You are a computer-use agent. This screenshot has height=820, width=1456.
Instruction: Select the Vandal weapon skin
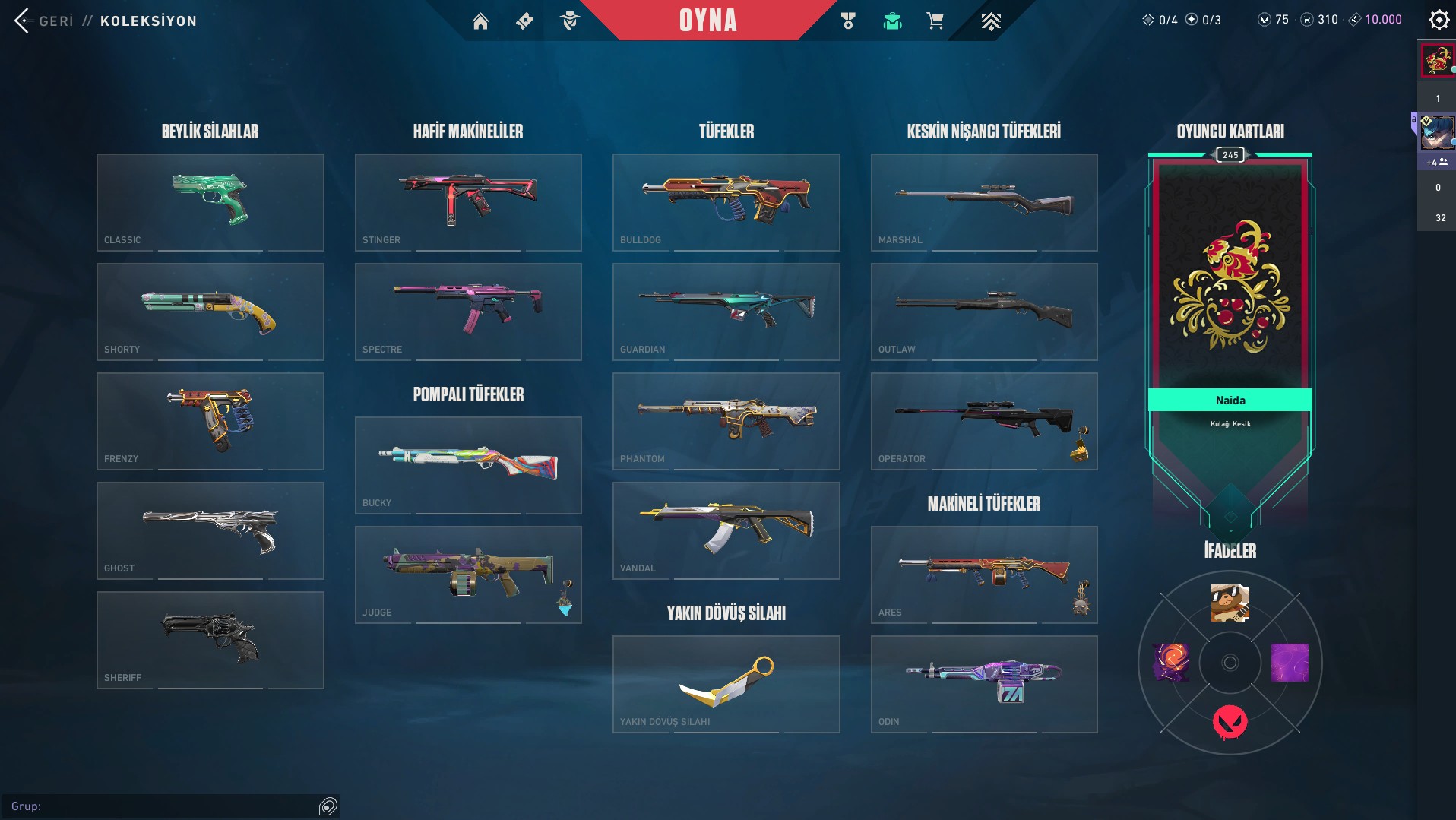pos(725,530)
